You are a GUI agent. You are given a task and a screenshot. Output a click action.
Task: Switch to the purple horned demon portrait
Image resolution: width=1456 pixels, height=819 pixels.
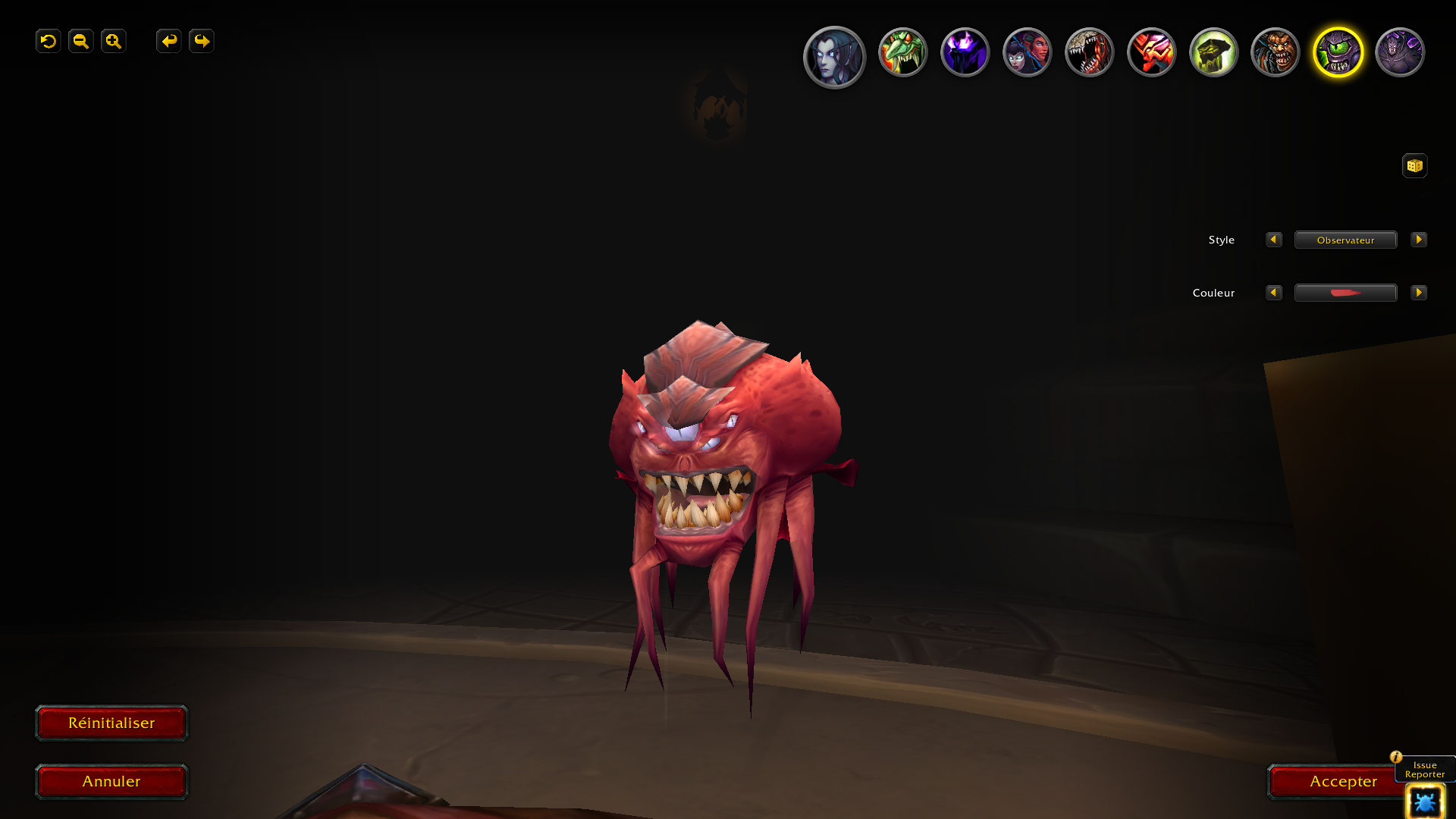[1400, 52]
